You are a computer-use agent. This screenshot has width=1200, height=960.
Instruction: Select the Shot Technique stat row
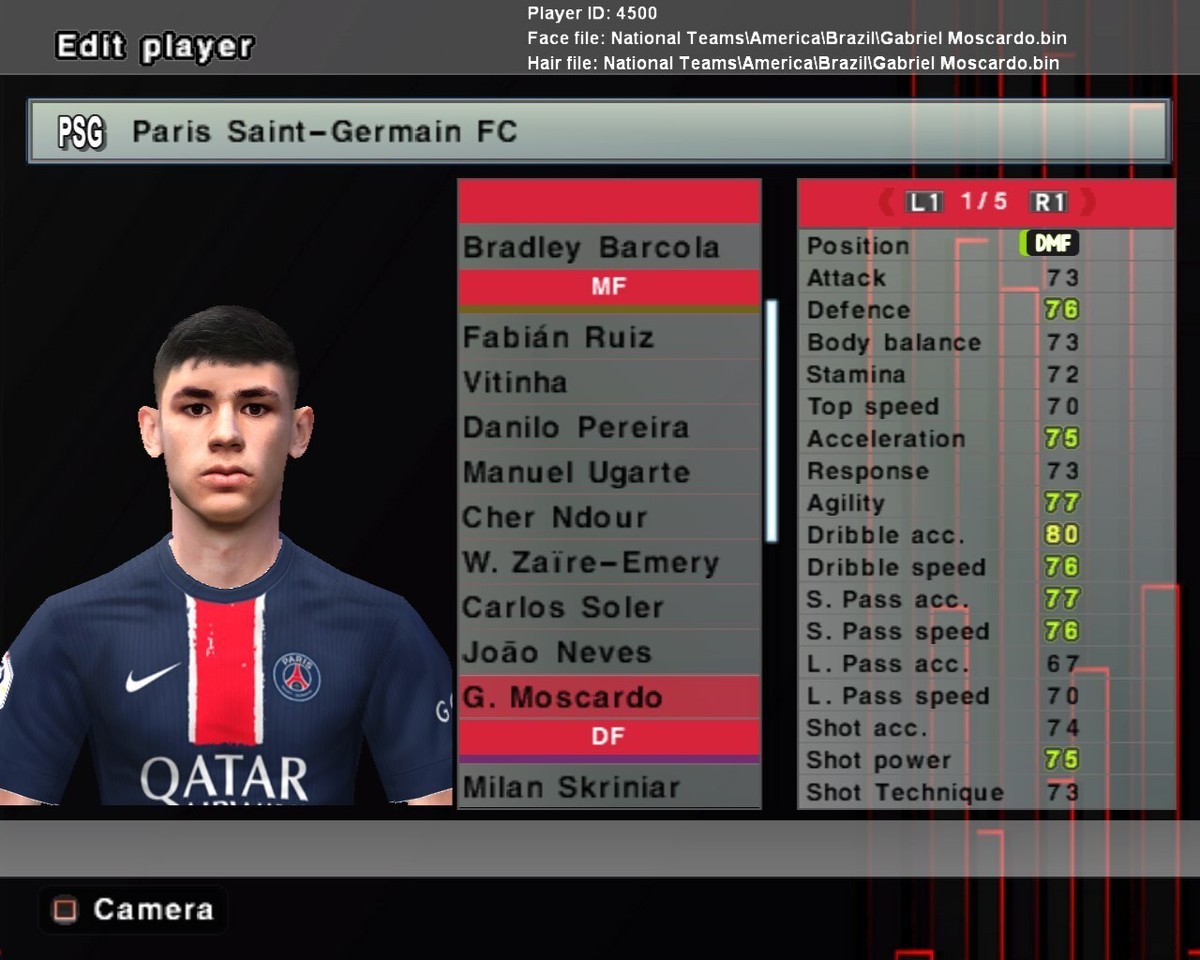[985, 793]
